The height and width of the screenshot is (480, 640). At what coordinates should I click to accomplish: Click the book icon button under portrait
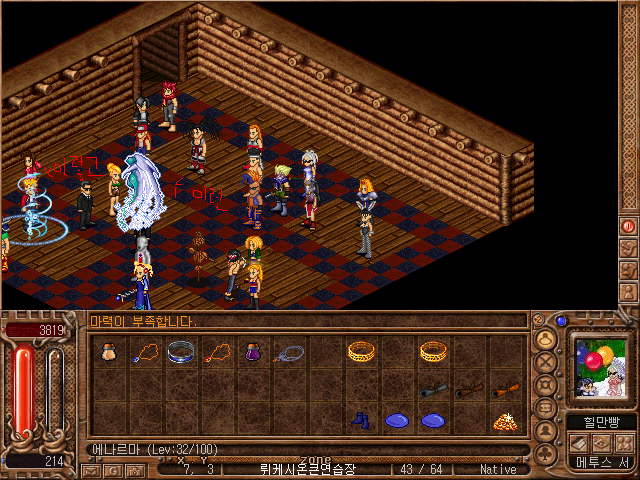click(578, 443)
